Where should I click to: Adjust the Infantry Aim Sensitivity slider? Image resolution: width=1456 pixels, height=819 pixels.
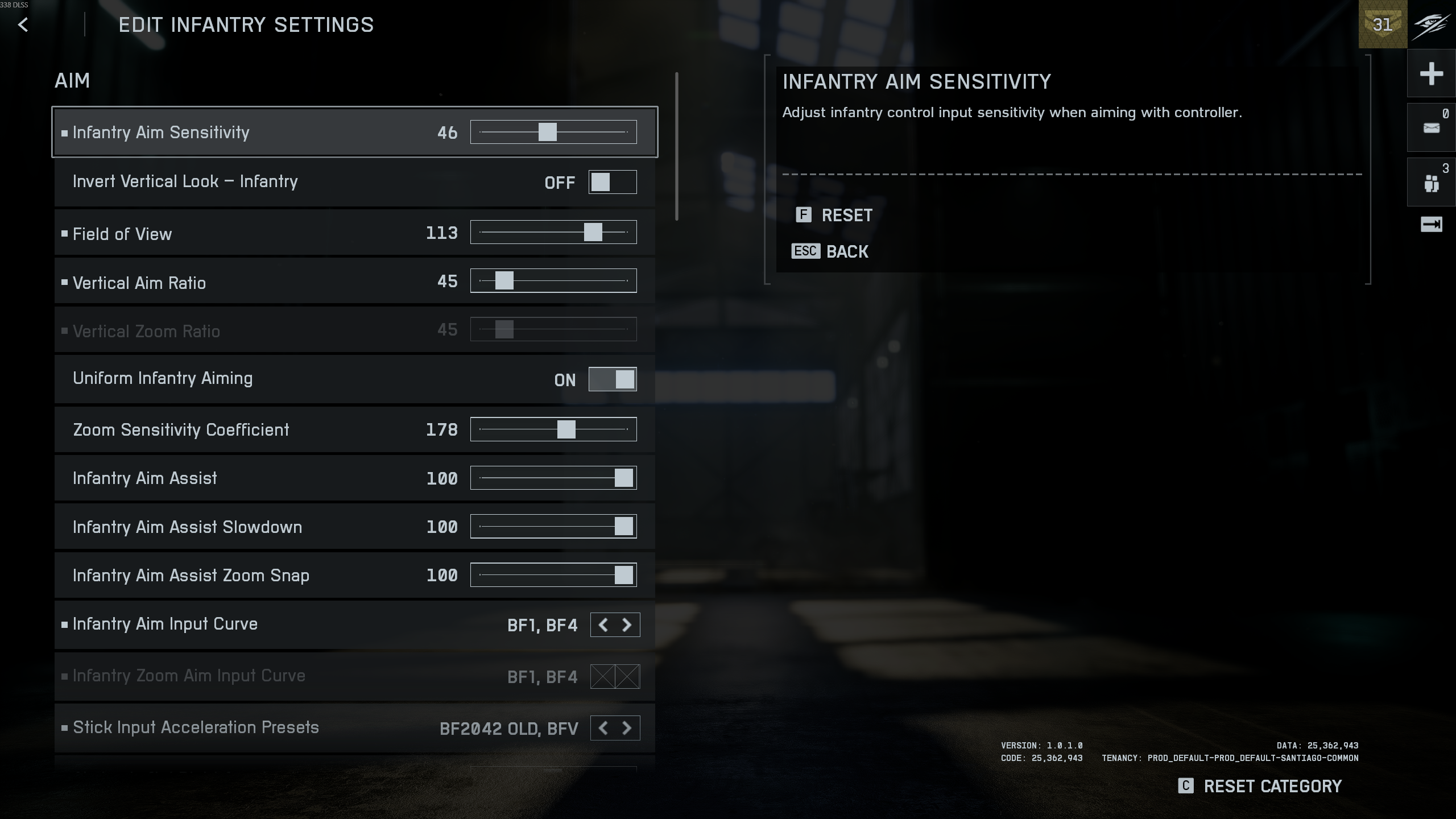pyautogui.click(x=547, y=133)
